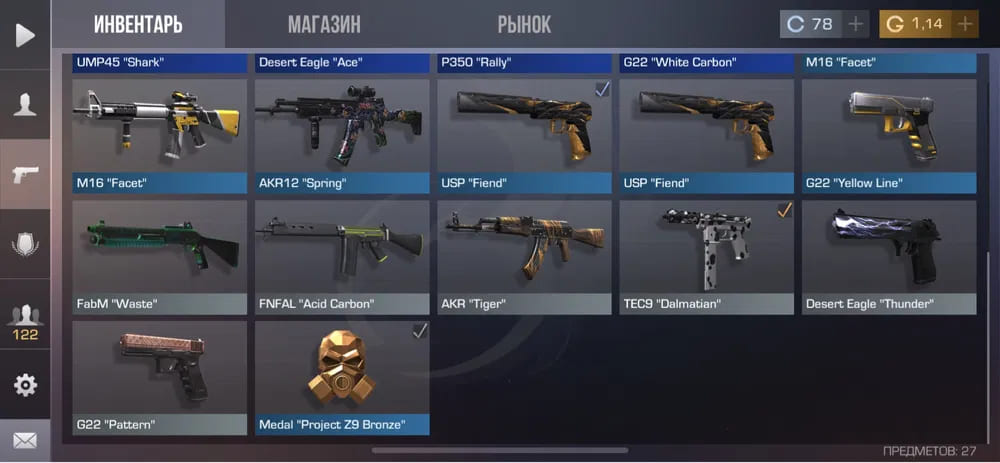Click the play arrow button
Image resolution: width=1000 pixels, height=463 pixels.
(x=25, y=35)
